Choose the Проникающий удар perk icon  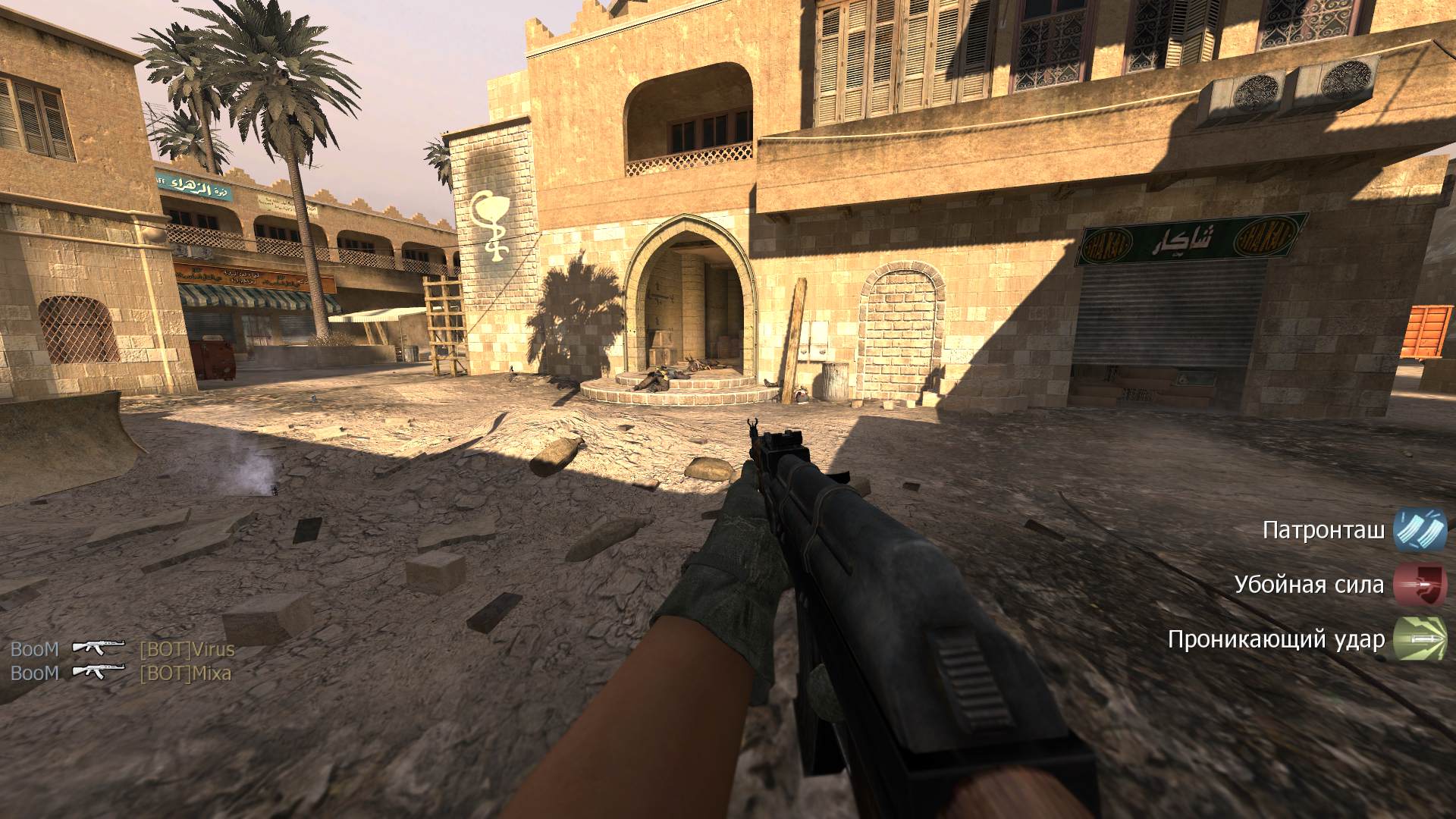pos(1420,639)
